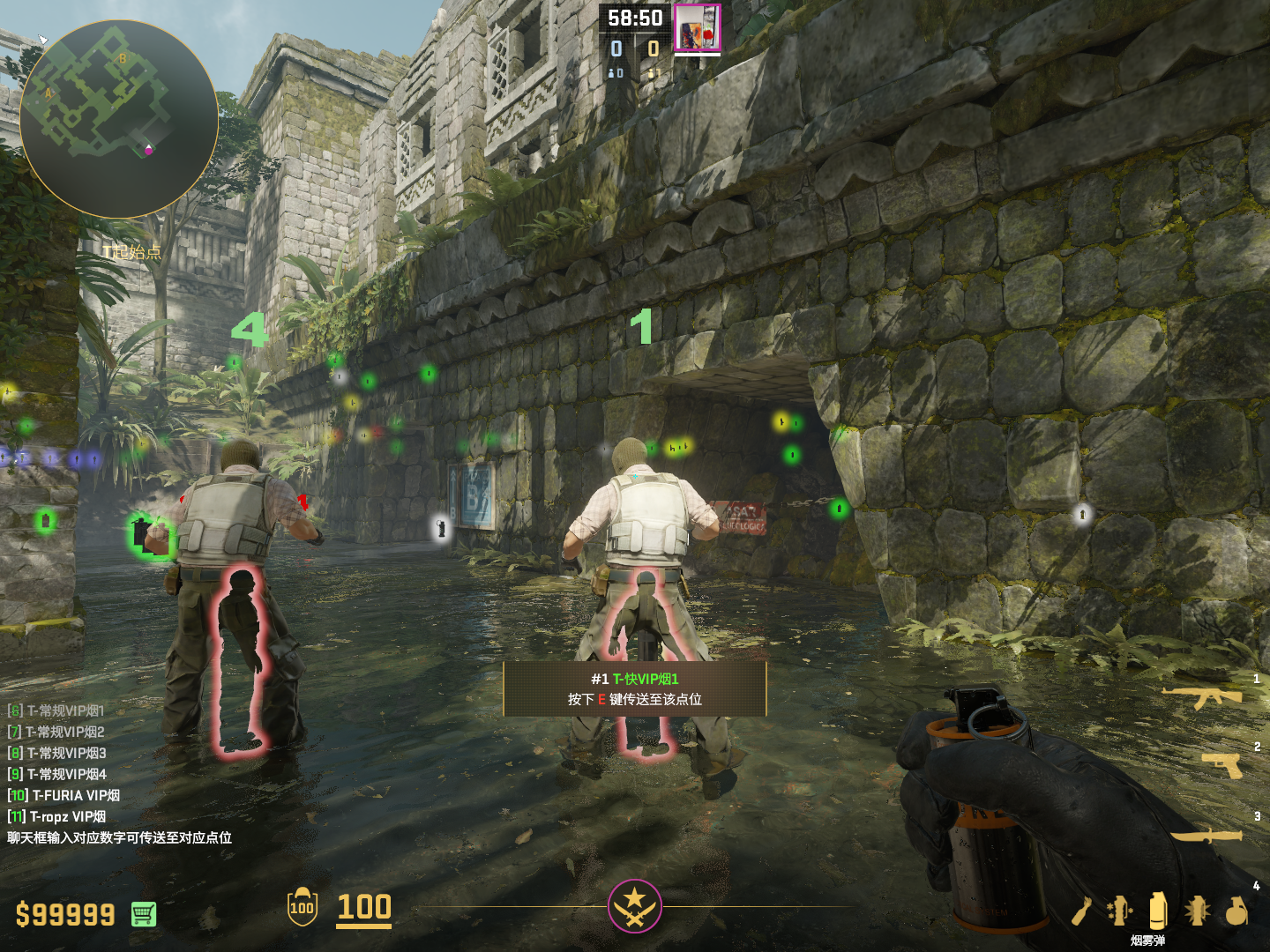Screen dimensions: 1270x952
Task: Choose the T-ropz VIP烟 list entry
Action: 57,816
